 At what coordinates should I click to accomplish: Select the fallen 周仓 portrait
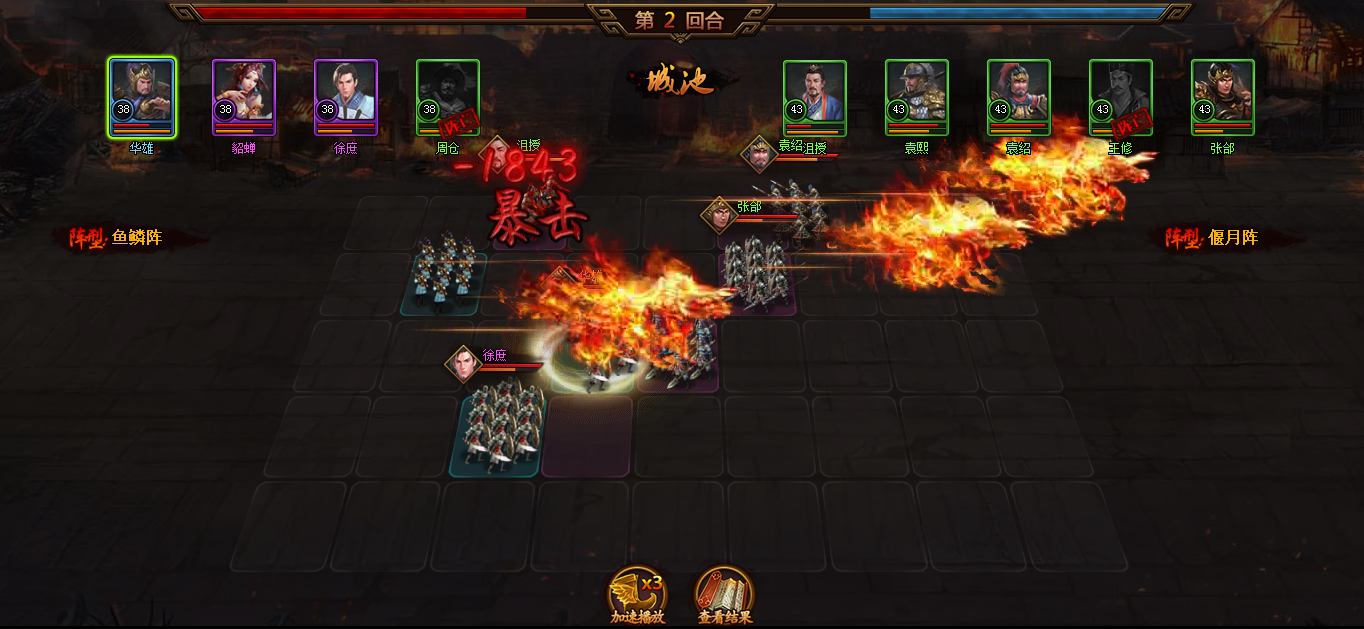(448, 97)
